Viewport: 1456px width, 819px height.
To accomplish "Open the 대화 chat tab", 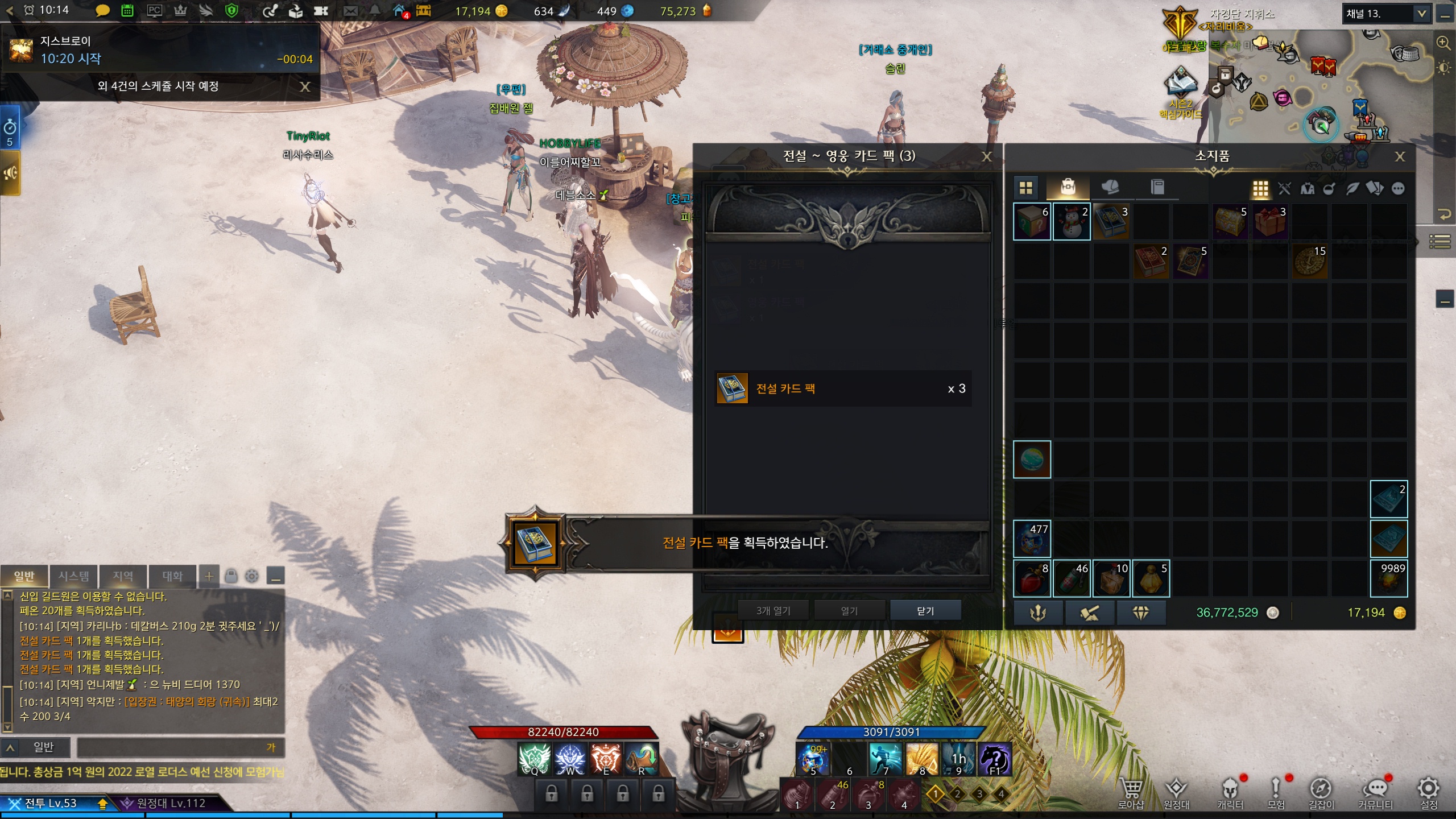I will [172, 576].
